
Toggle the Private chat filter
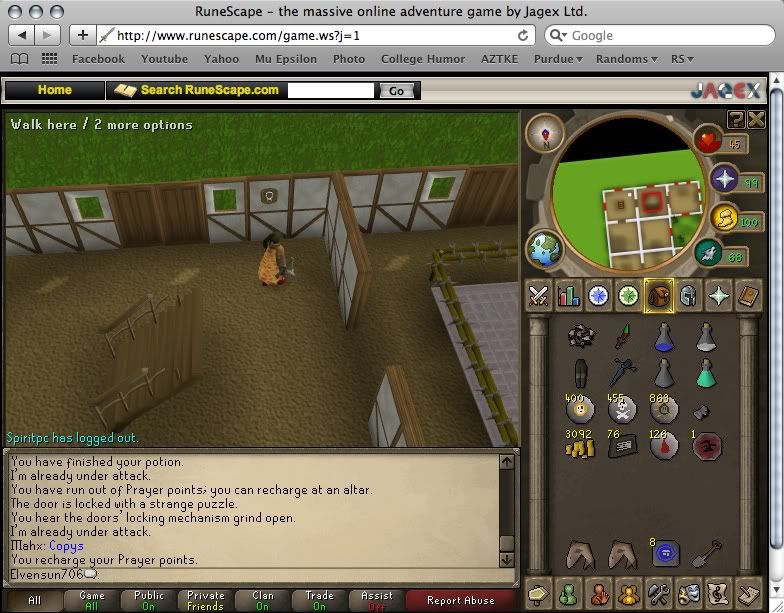click(206, 600)
